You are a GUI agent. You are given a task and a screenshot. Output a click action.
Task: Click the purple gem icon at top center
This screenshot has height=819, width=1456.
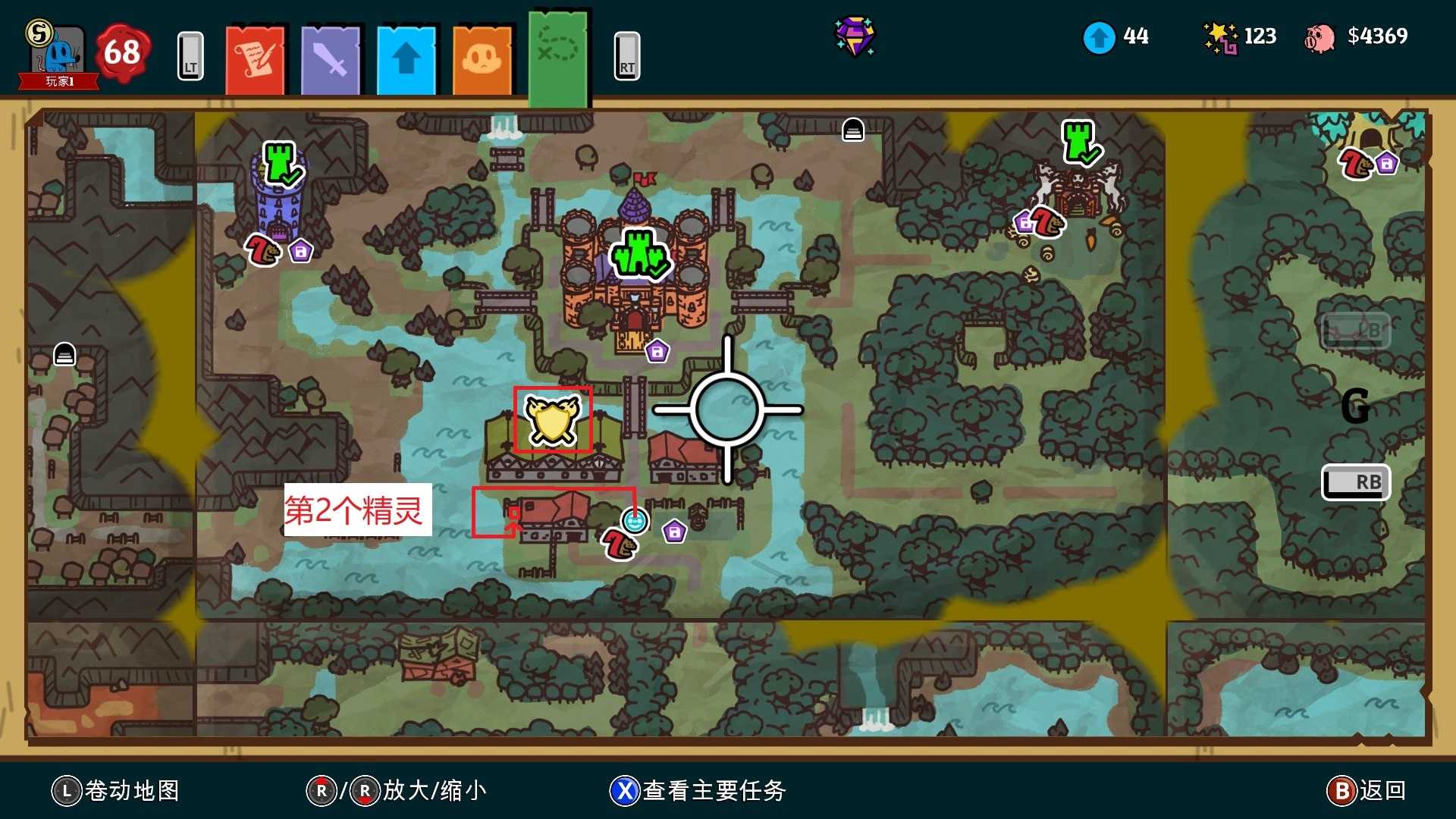[855, 36]
